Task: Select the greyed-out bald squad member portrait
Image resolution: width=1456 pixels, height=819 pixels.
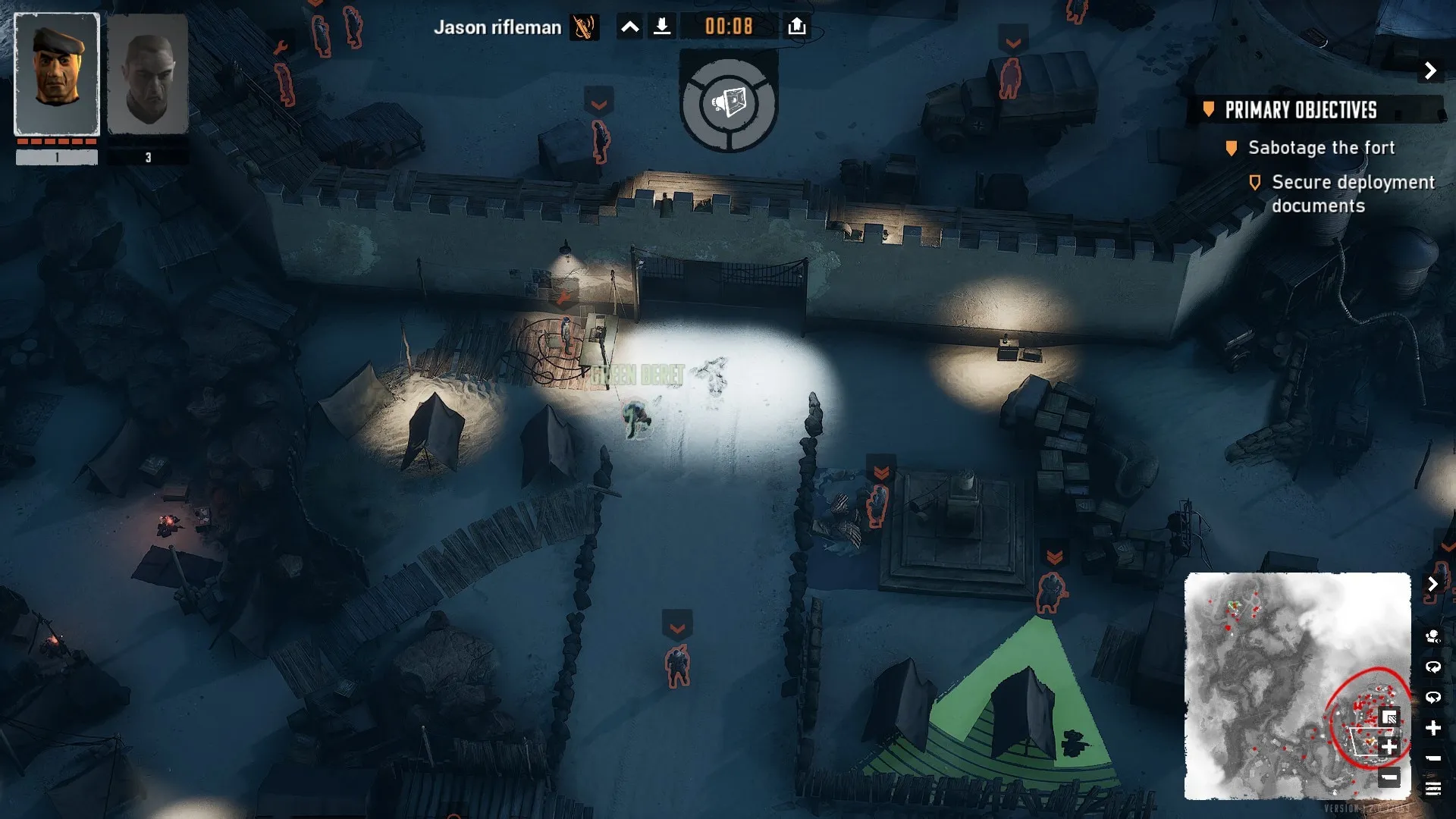Action: pyautogui.click(x=148, y=74)
